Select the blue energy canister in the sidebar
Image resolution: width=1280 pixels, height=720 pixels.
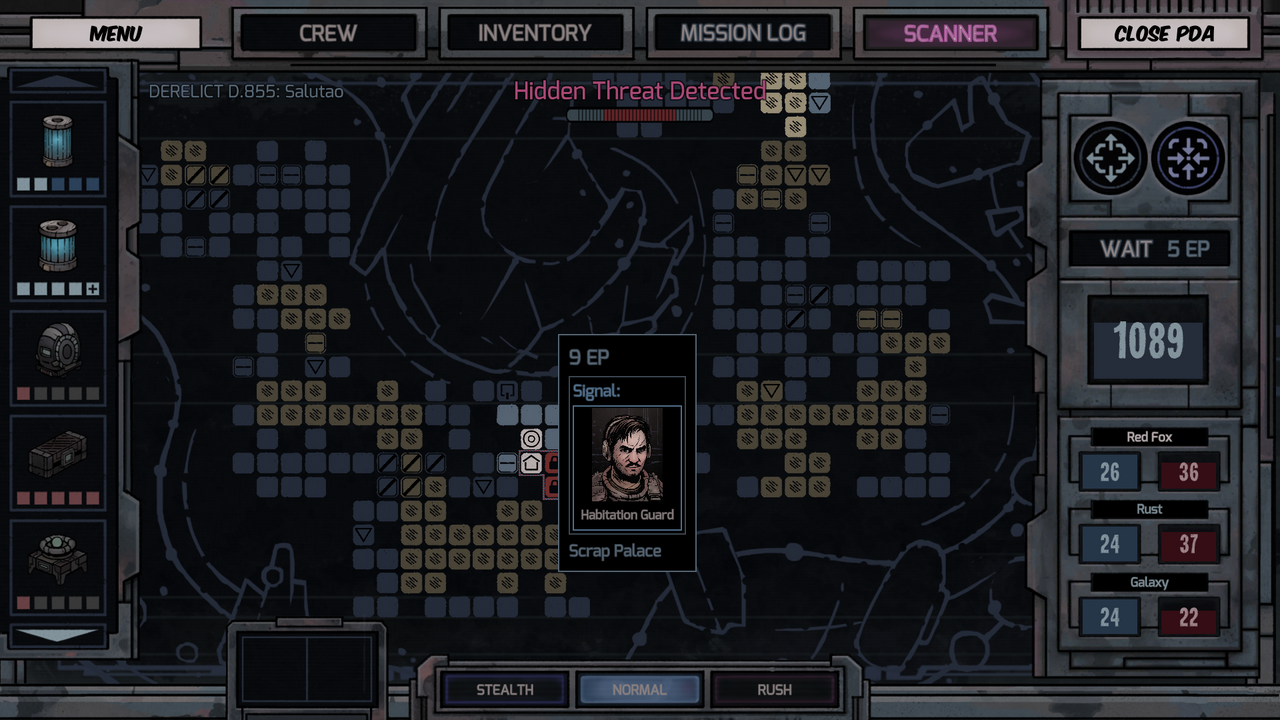click(x=57, y=140)
